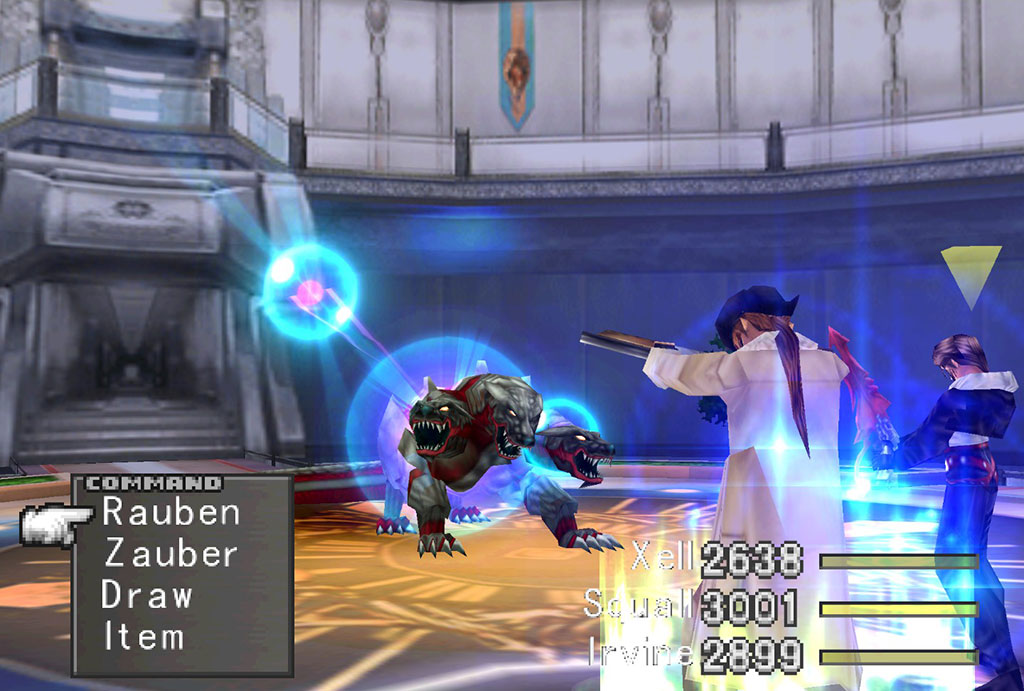Choose Zauber from the command menu

click(x=171, y=554)
